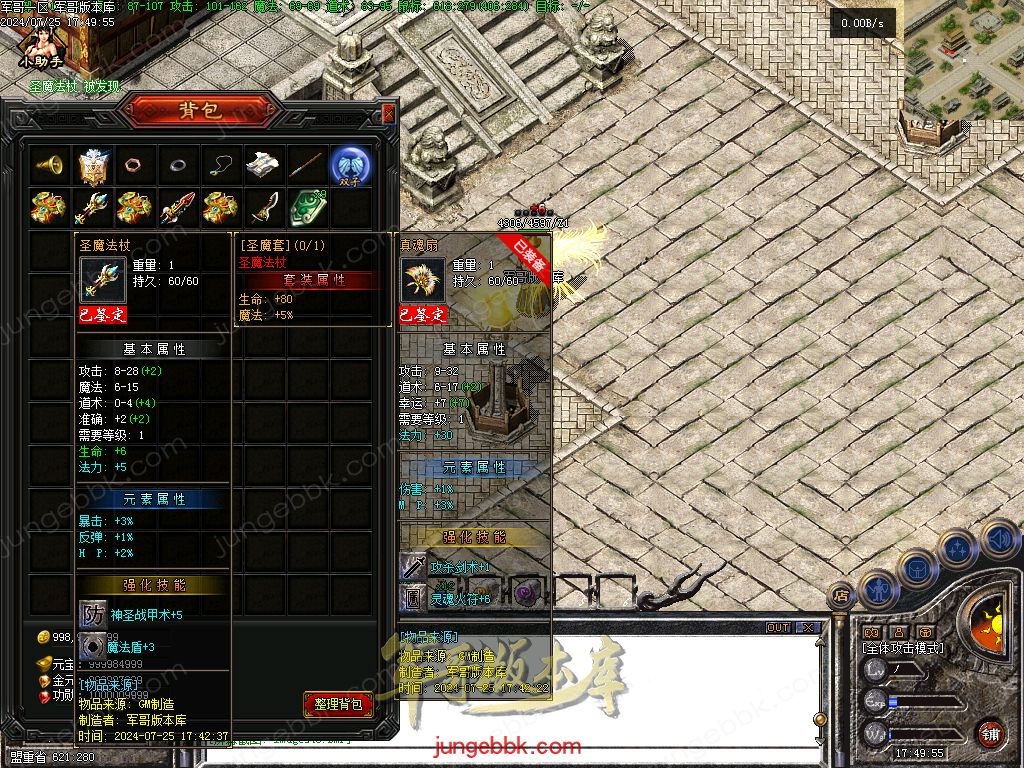The width and height of the screenshot is (1024, 768).
Task: Click the red 铺 stall button
Action: 990,733
